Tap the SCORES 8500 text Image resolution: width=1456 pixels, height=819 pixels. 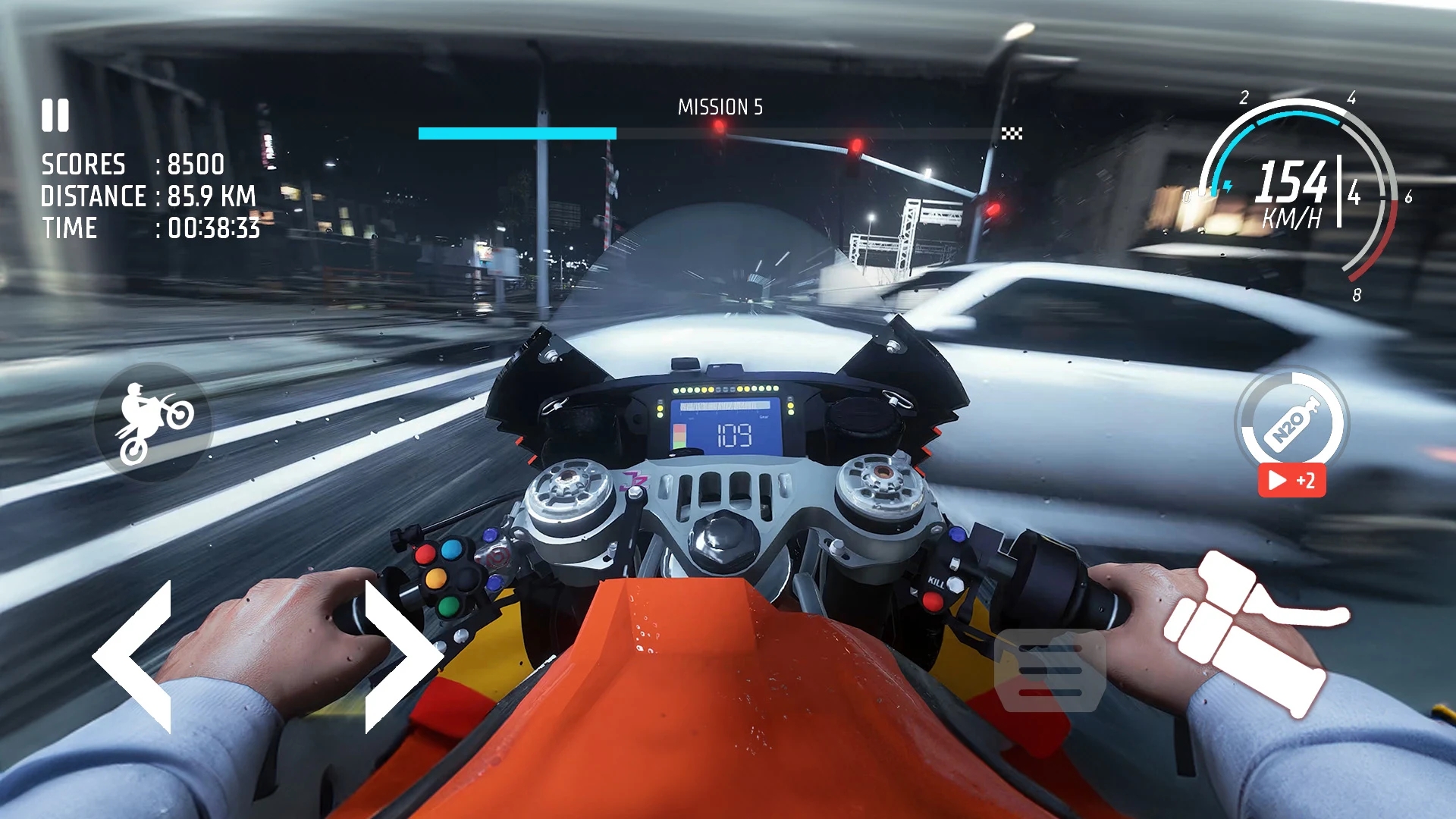pyautogui.click(x=131, y=165)
